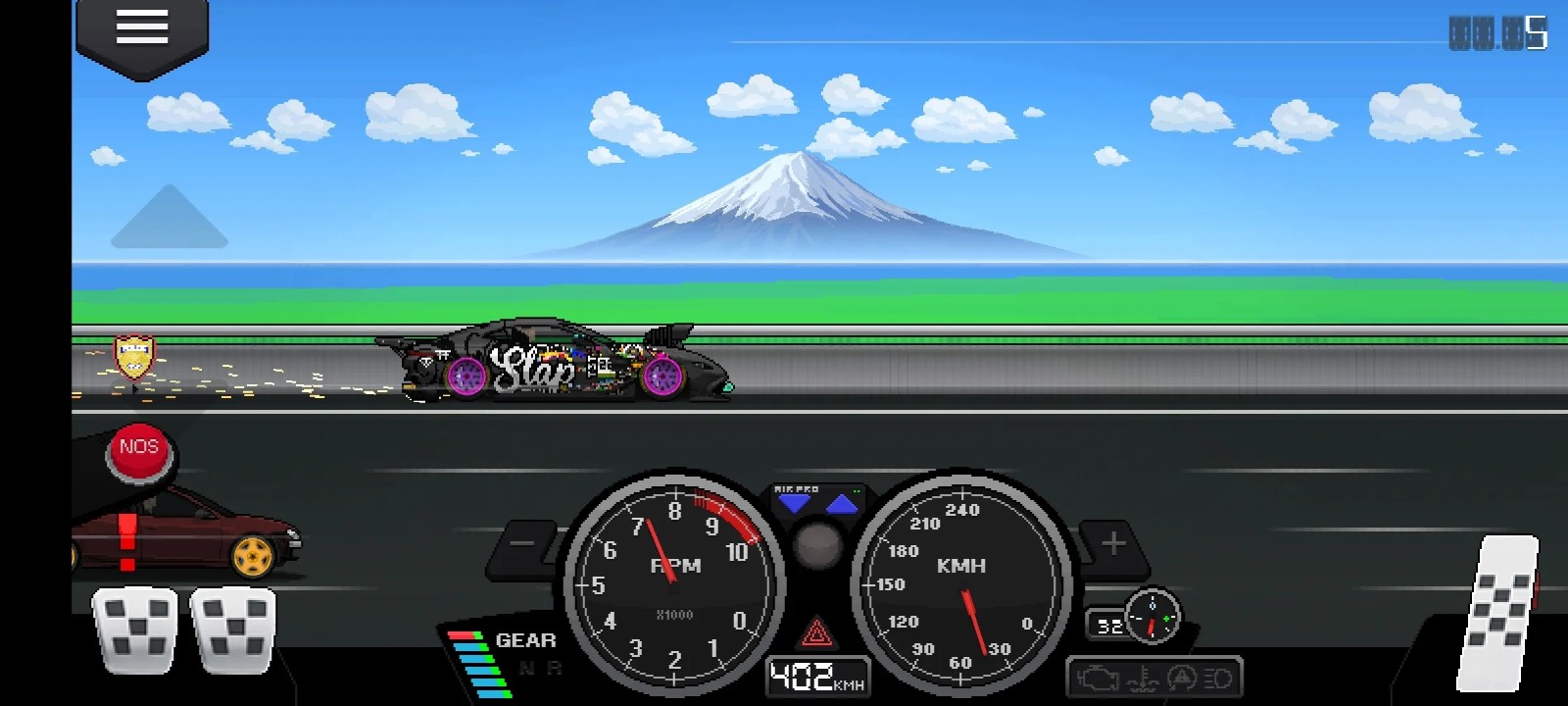Tap the air/fuel ratio gauge
This screenshot has height=706, width=1568.
click(1154, 618)
